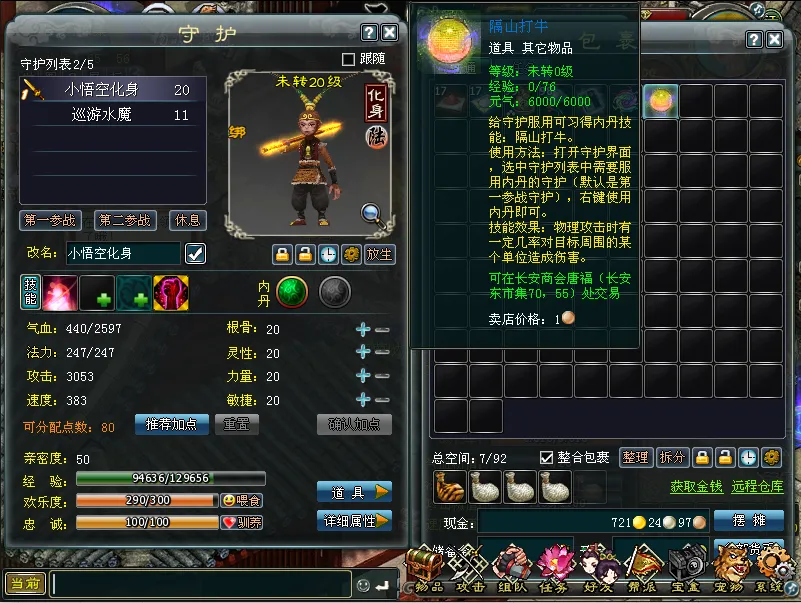Image resolution: width=801 pixels, height=603 pixels.
Task: Feed the guardian with 喂食
Action: coord(242,500)
